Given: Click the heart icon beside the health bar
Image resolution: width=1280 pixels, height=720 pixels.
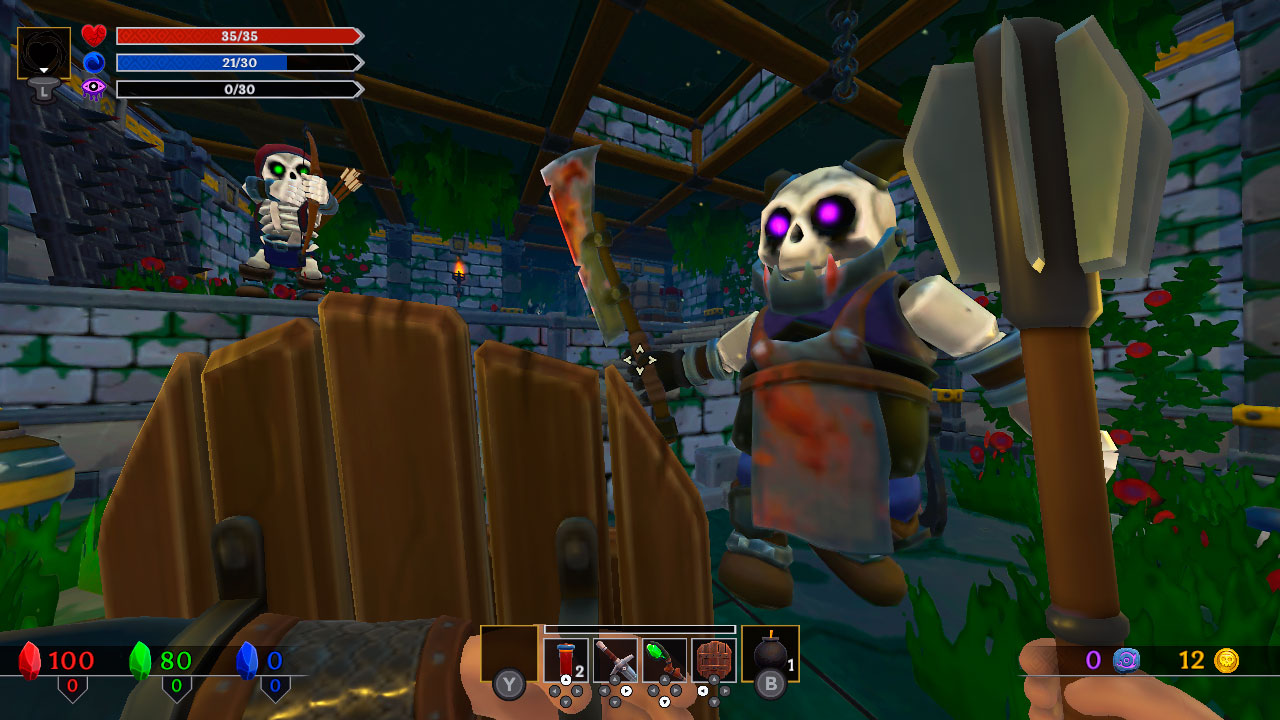Looking at the screenshot, I should coord(92,35).
